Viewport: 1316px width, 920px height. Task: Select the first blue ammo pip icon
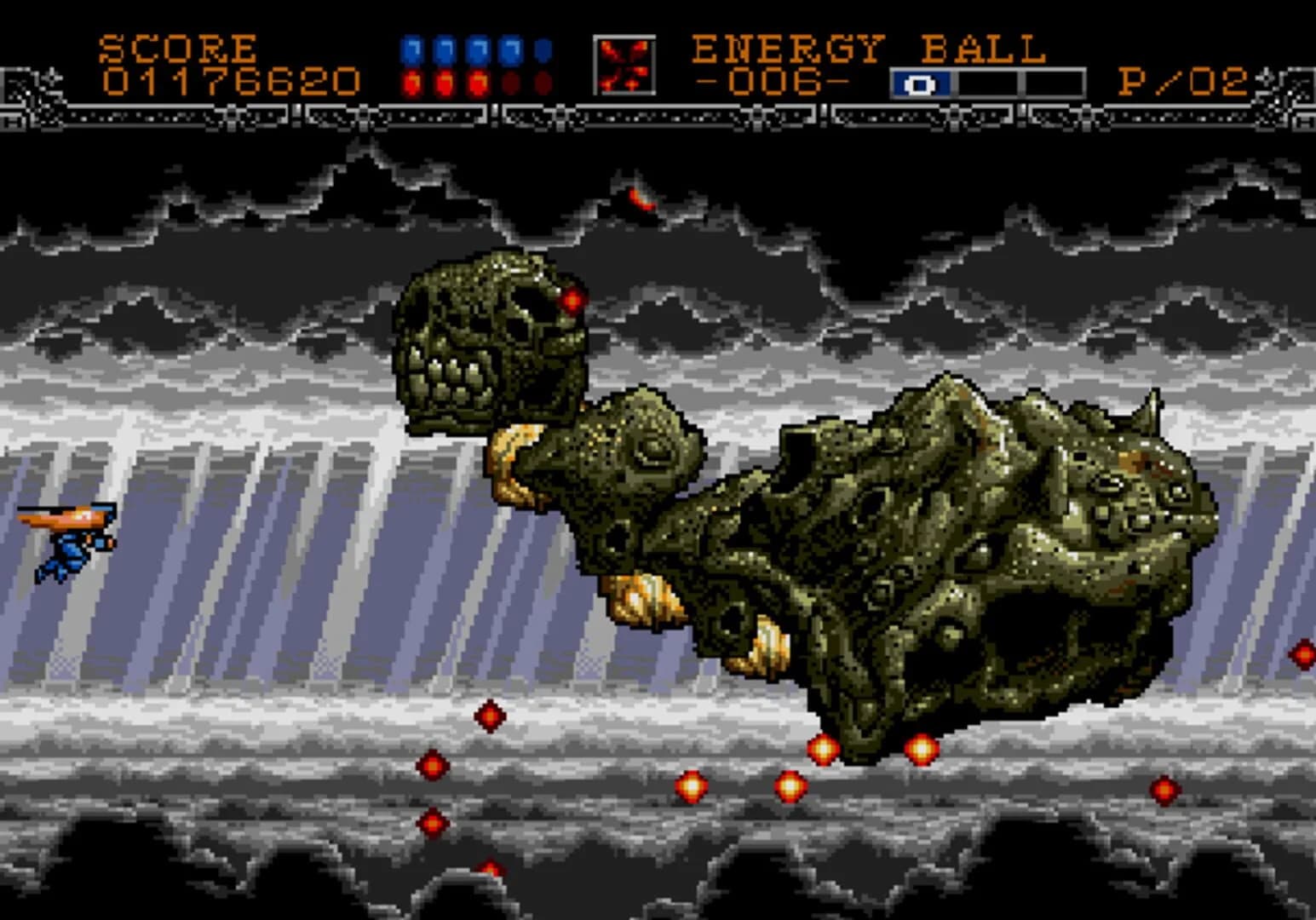(x=411, y=51)
